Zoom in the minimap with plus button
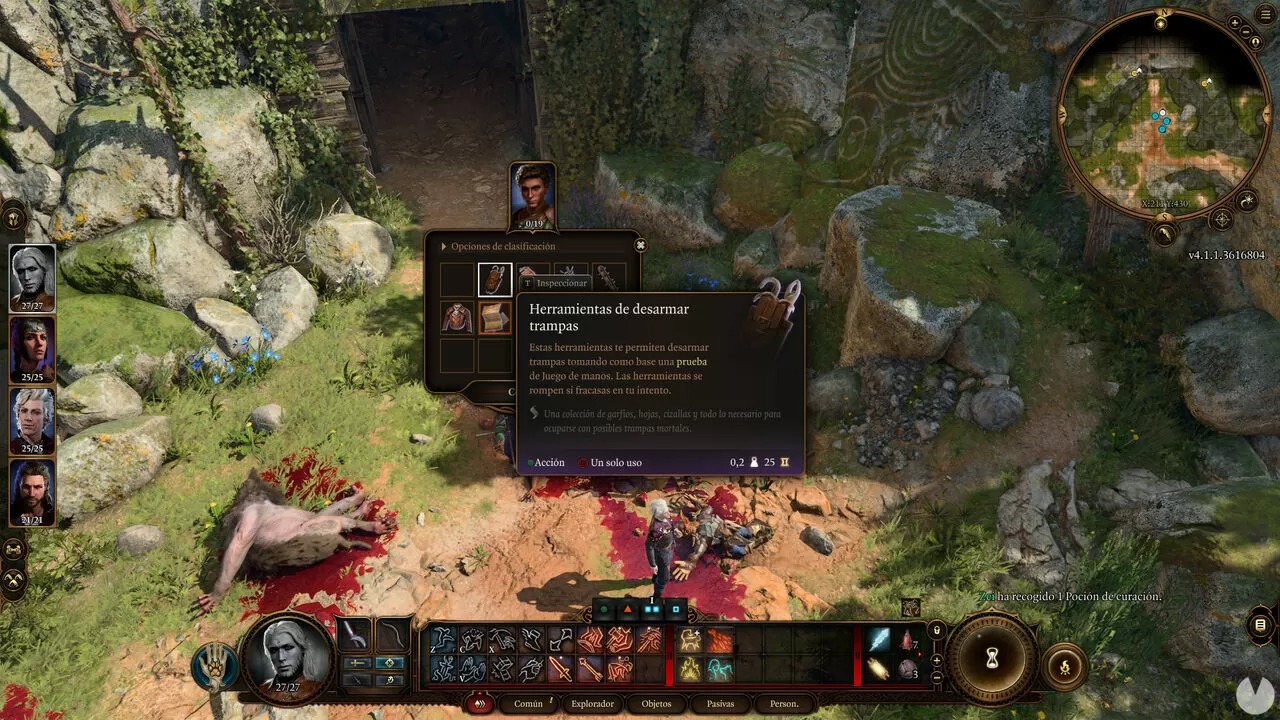The image size is (1280, 720). click(1234, 22)
